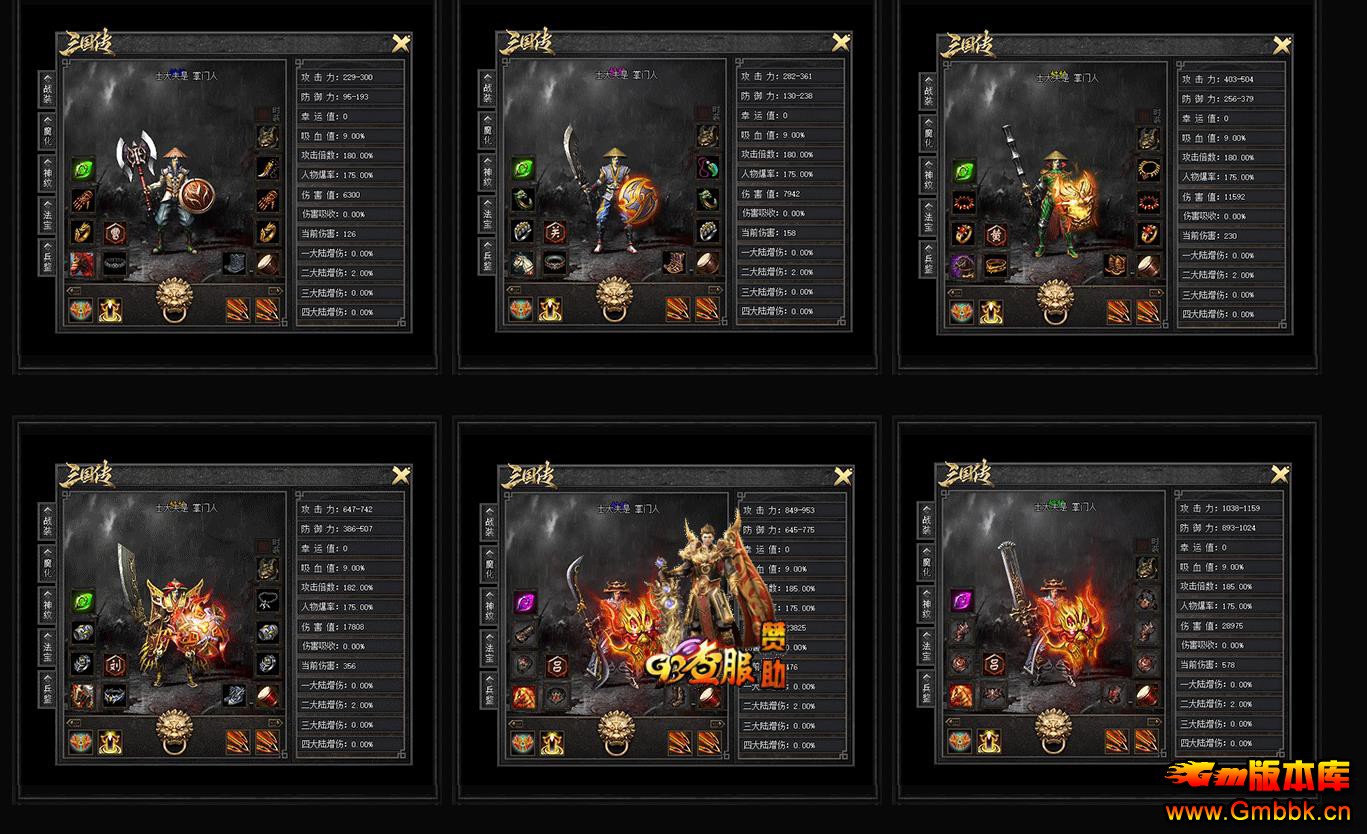Open 战装 tab in the 攻击力 282-361 panel
This screenshot has height=834, width=1367.
tap(488, 89)
